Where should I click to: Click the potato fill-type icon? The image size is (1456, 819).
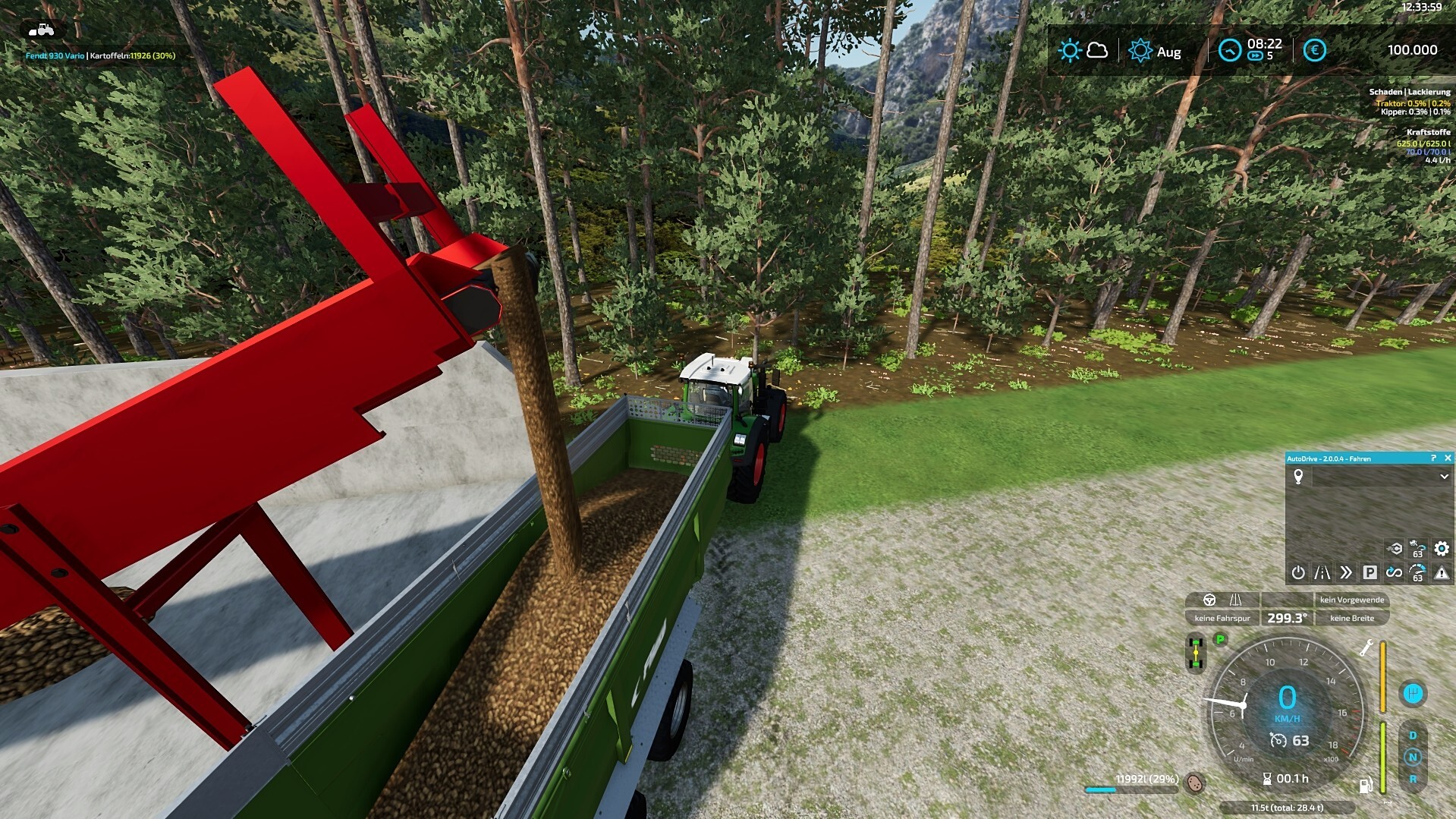[x=1194, y=783]
